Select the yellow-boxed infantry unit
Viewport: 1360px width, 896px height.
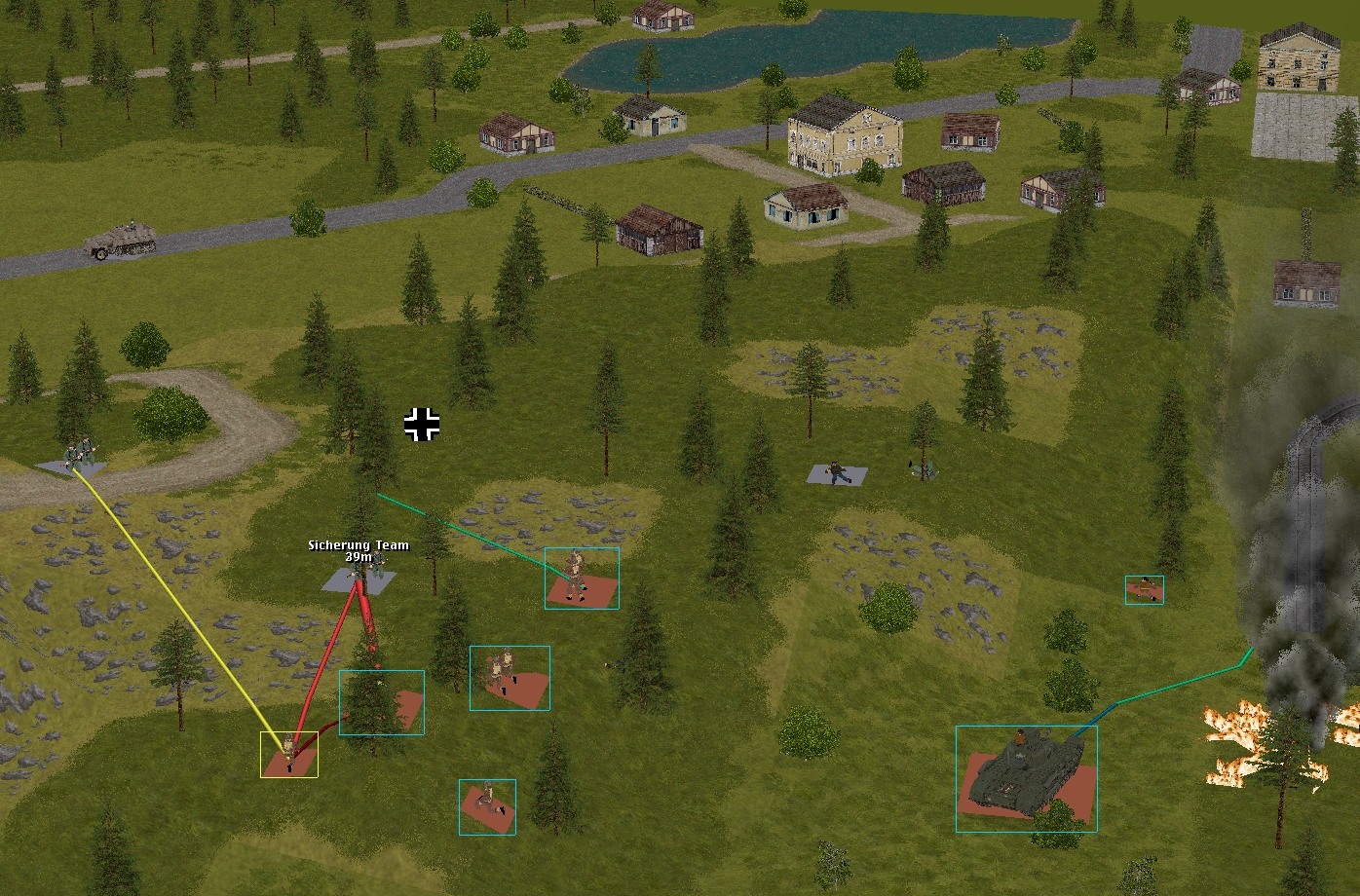[289, 754]
